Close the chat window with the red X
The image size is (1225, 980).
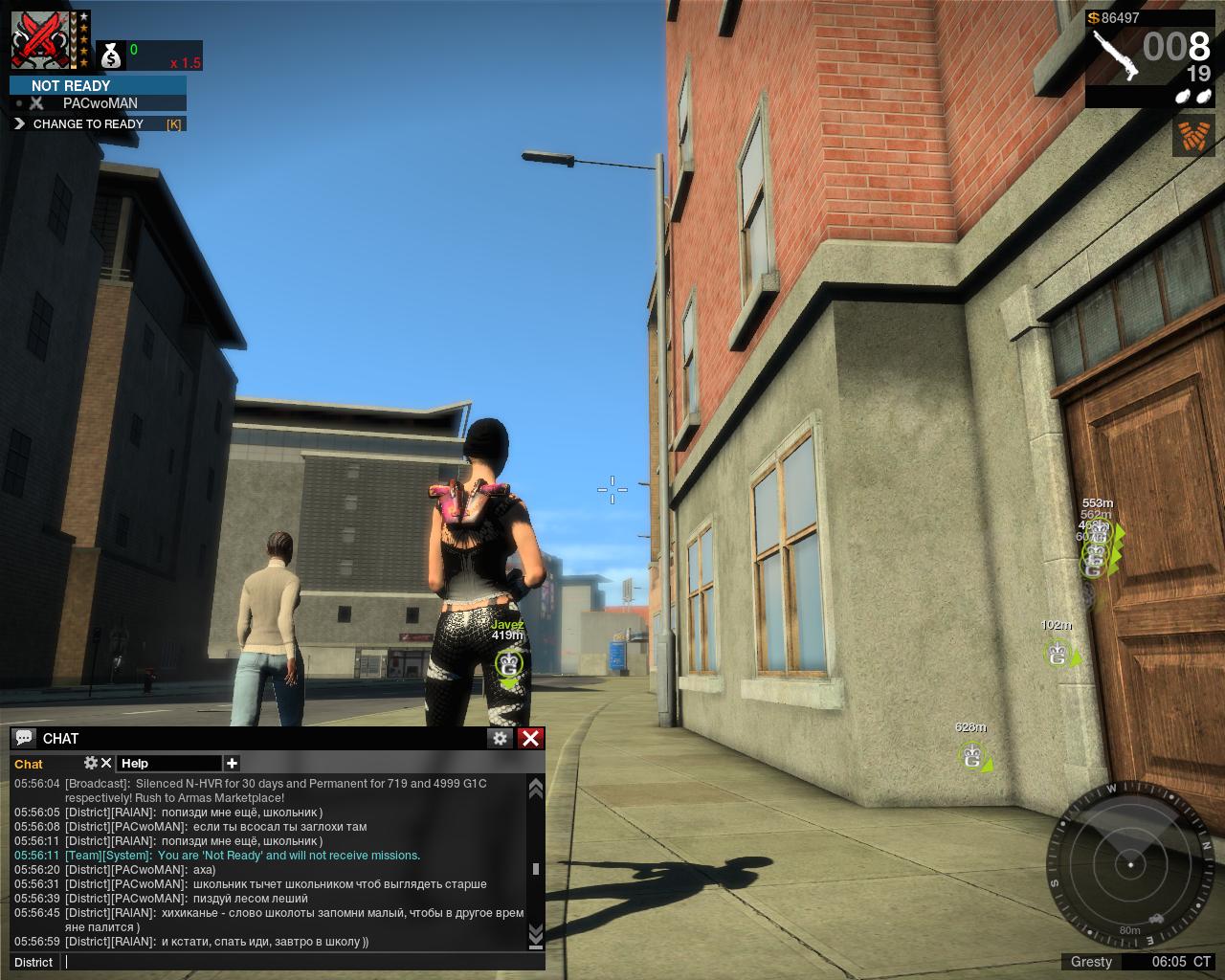530,738
